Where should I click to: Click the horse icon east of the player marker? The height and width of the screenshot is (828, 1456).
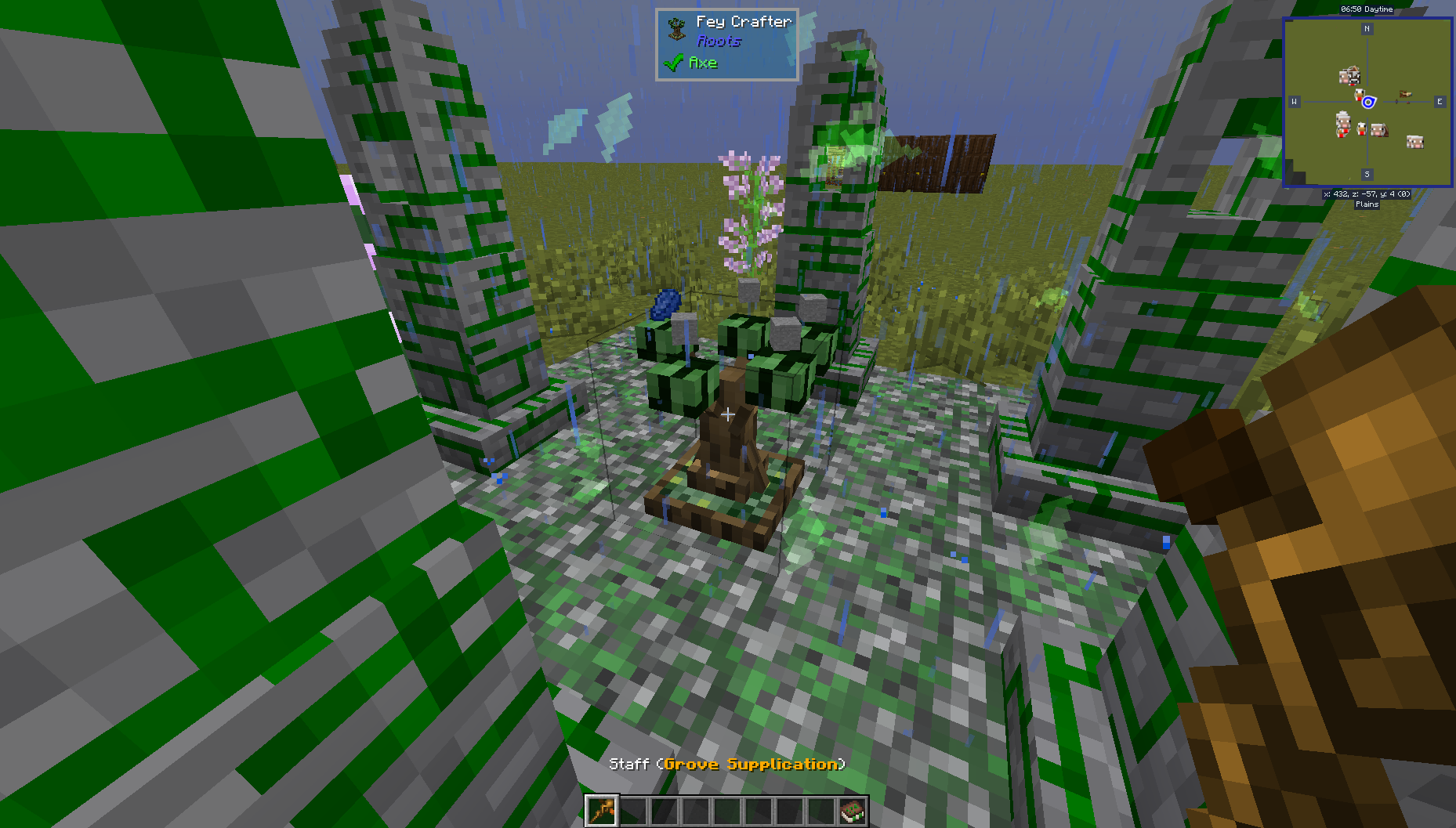pyautogui.click(x=1407, y=94)
